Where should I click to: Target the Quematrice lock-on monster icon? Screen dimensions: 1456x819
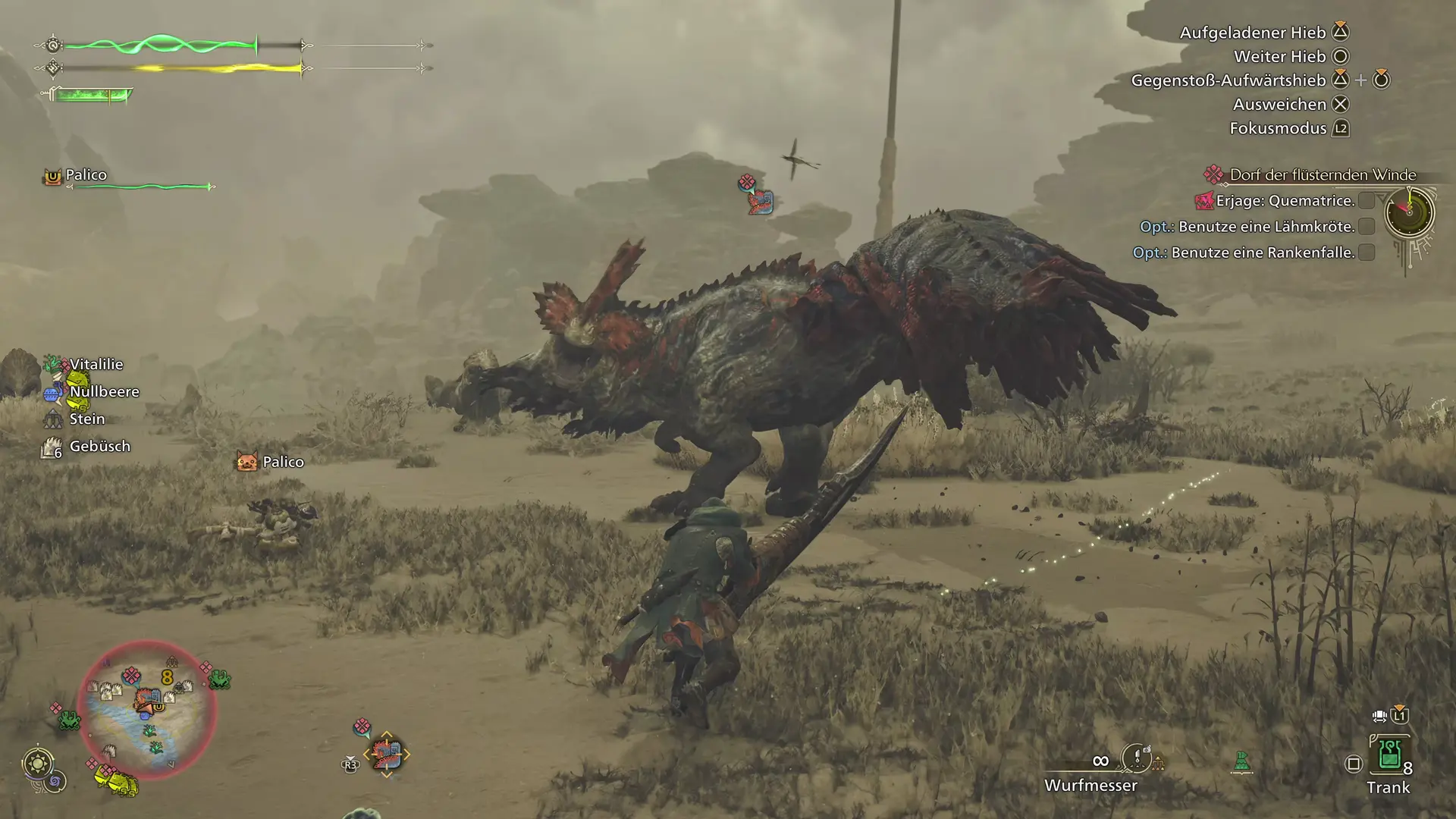tap(386, 755)
